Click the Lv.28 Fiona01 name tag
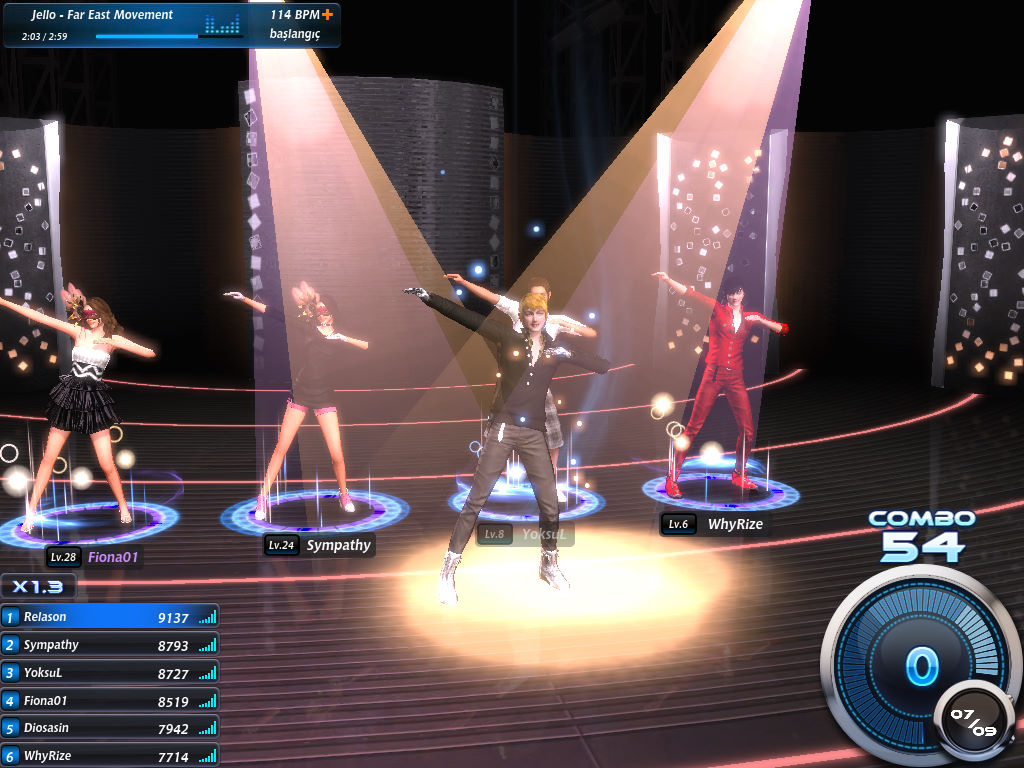The image size is (1024, 768). [93, 557]
